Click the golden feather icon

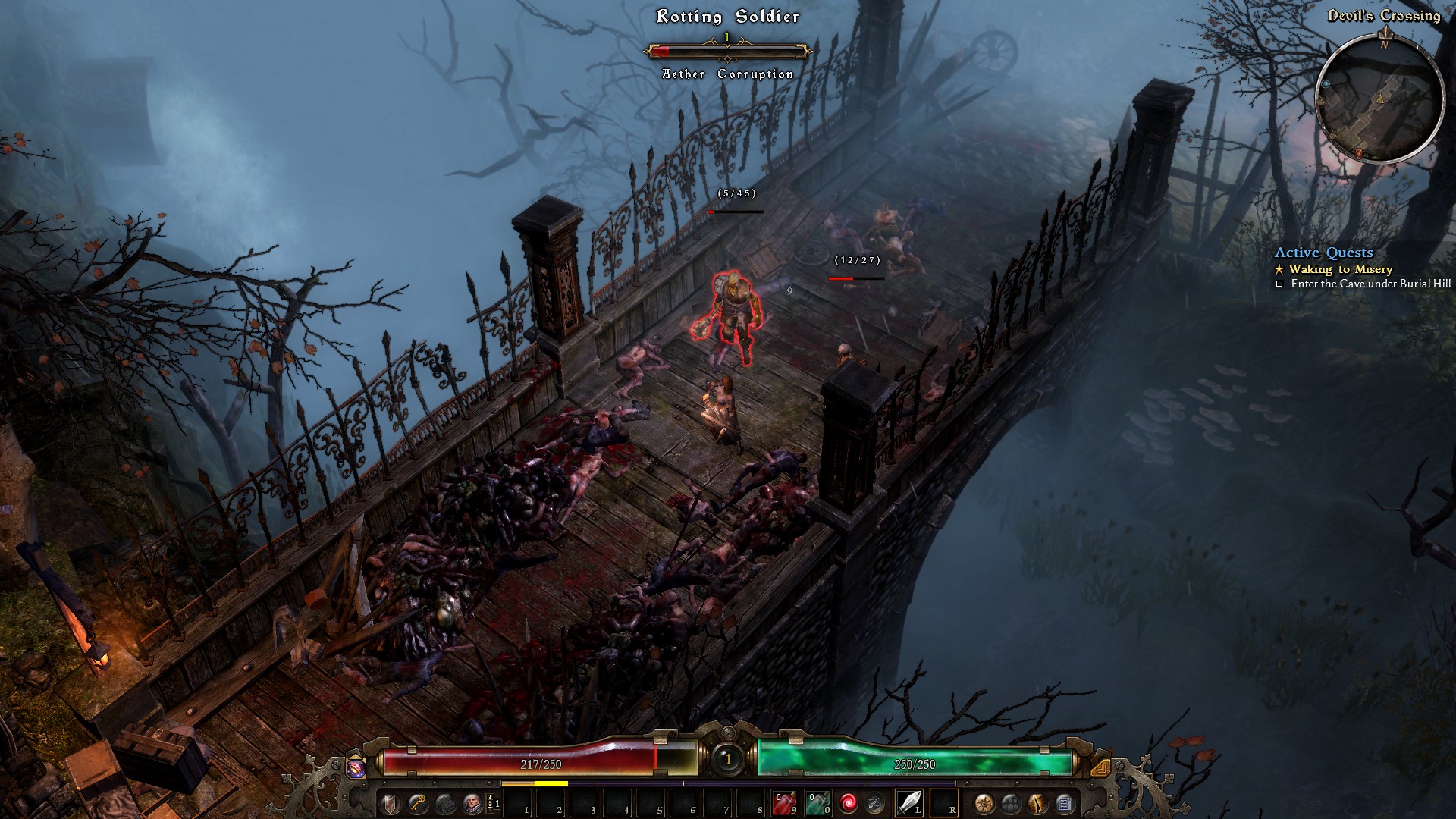(1037, 803)
